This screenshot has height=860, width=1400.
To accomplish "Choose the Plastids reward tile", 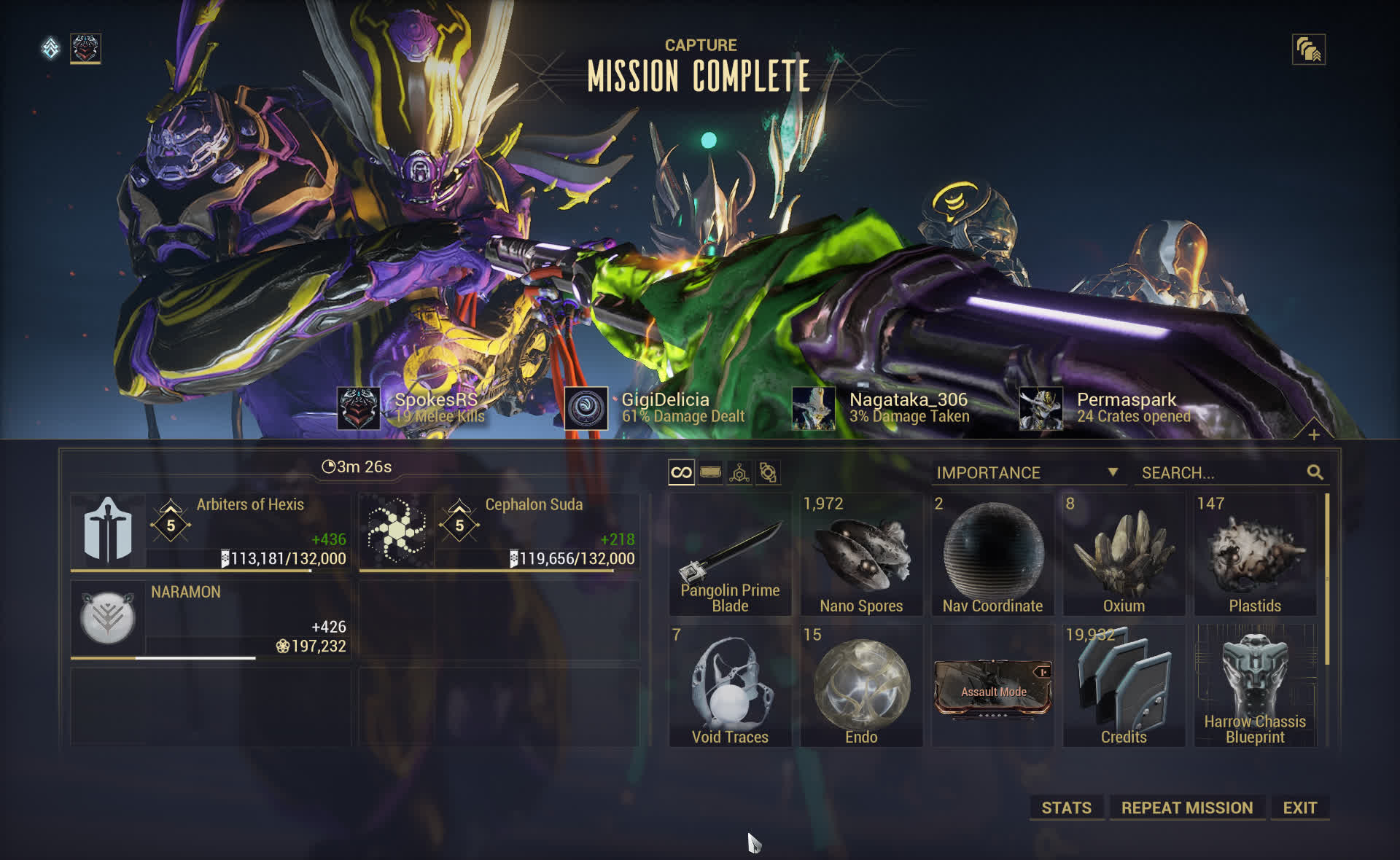I will (x=1254, y=555).
